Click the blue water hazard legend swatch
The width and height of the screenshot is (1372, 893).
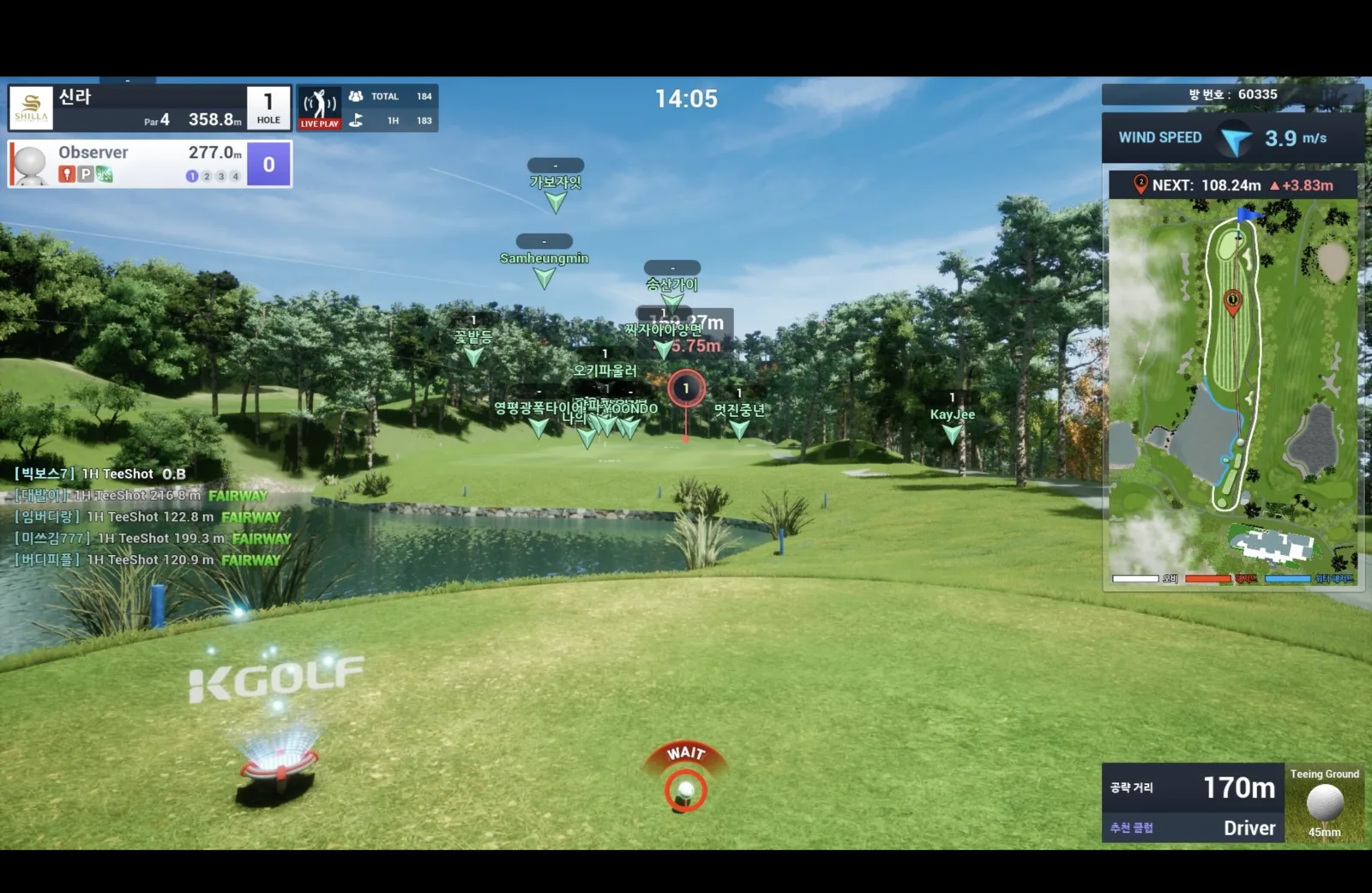[x=1287, y=578]
